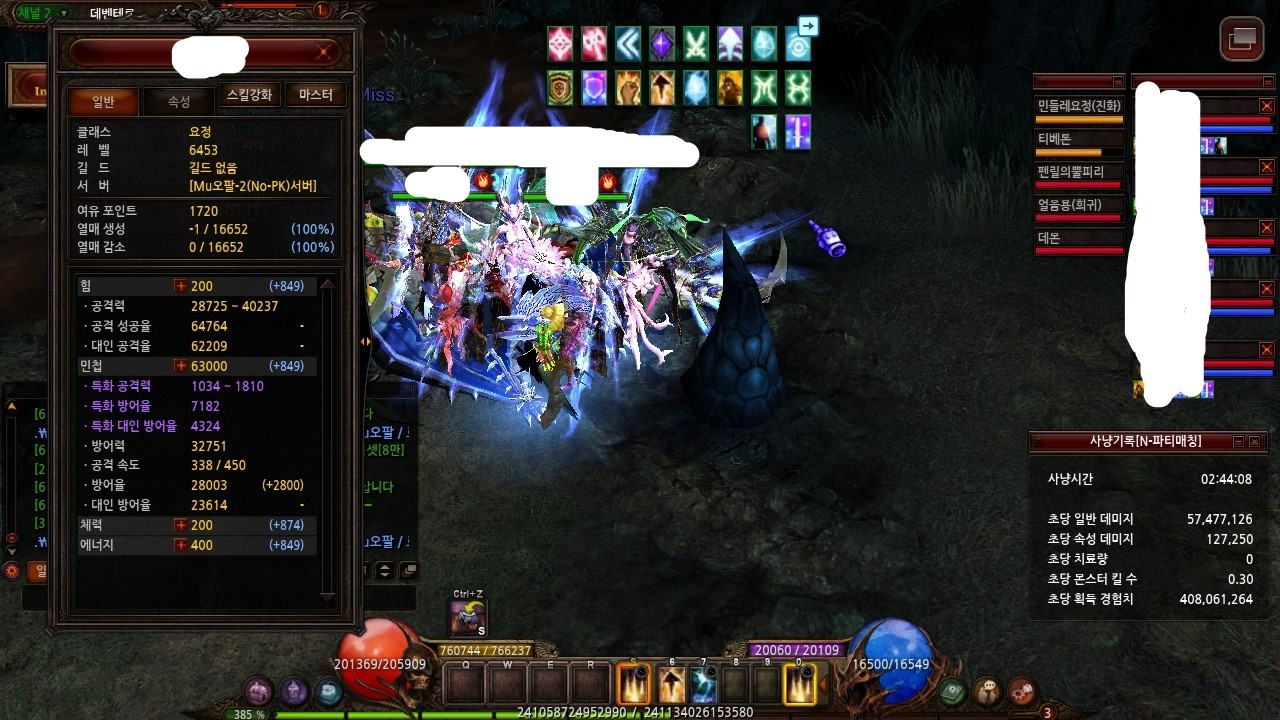Image resolution: width=1280 pixels, height=720 pixels.
Task: Open the 마스터 skill tree
Action: click(x=315, y=95)
